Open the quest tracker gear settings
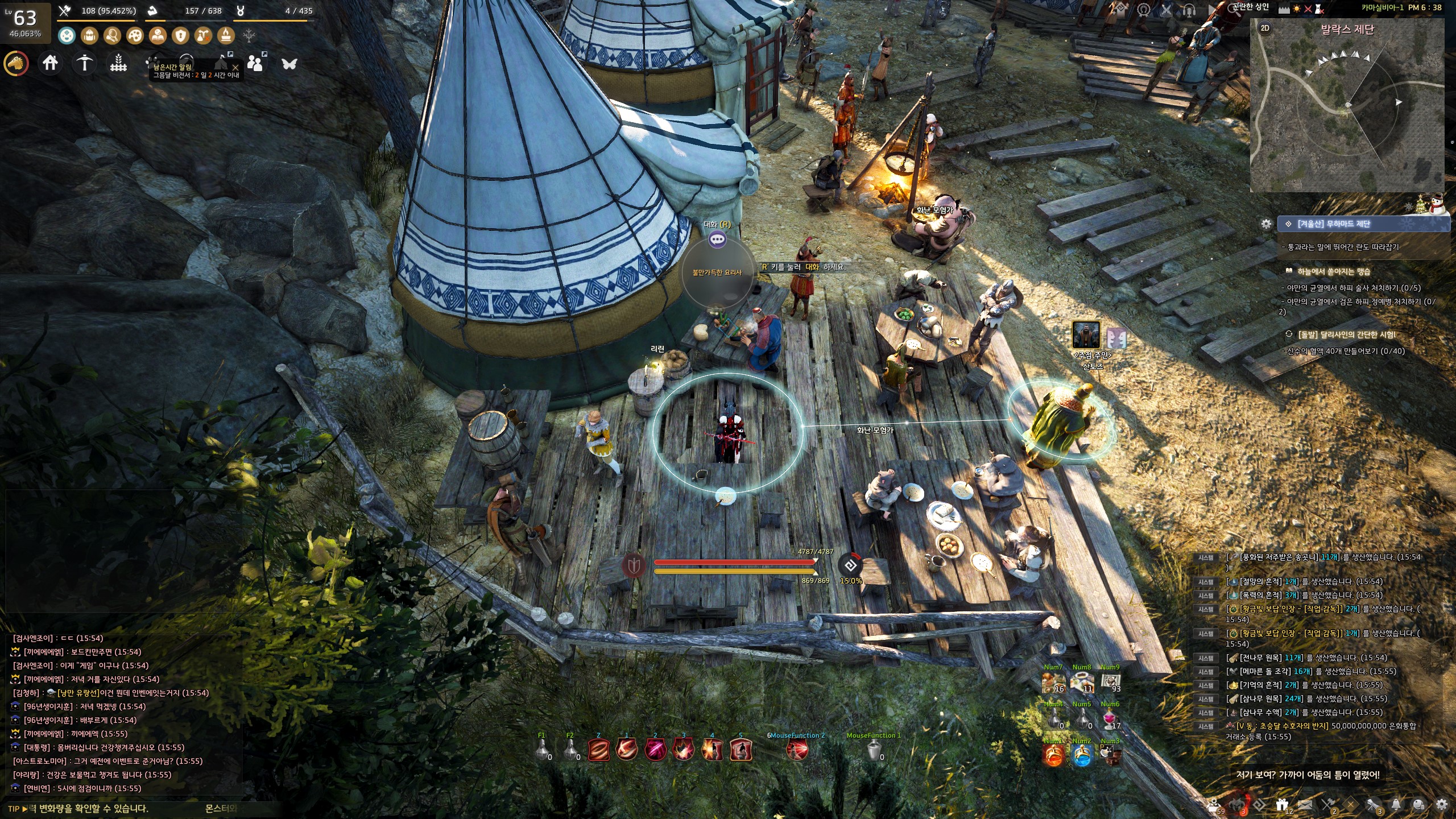 coord(1266,224)
